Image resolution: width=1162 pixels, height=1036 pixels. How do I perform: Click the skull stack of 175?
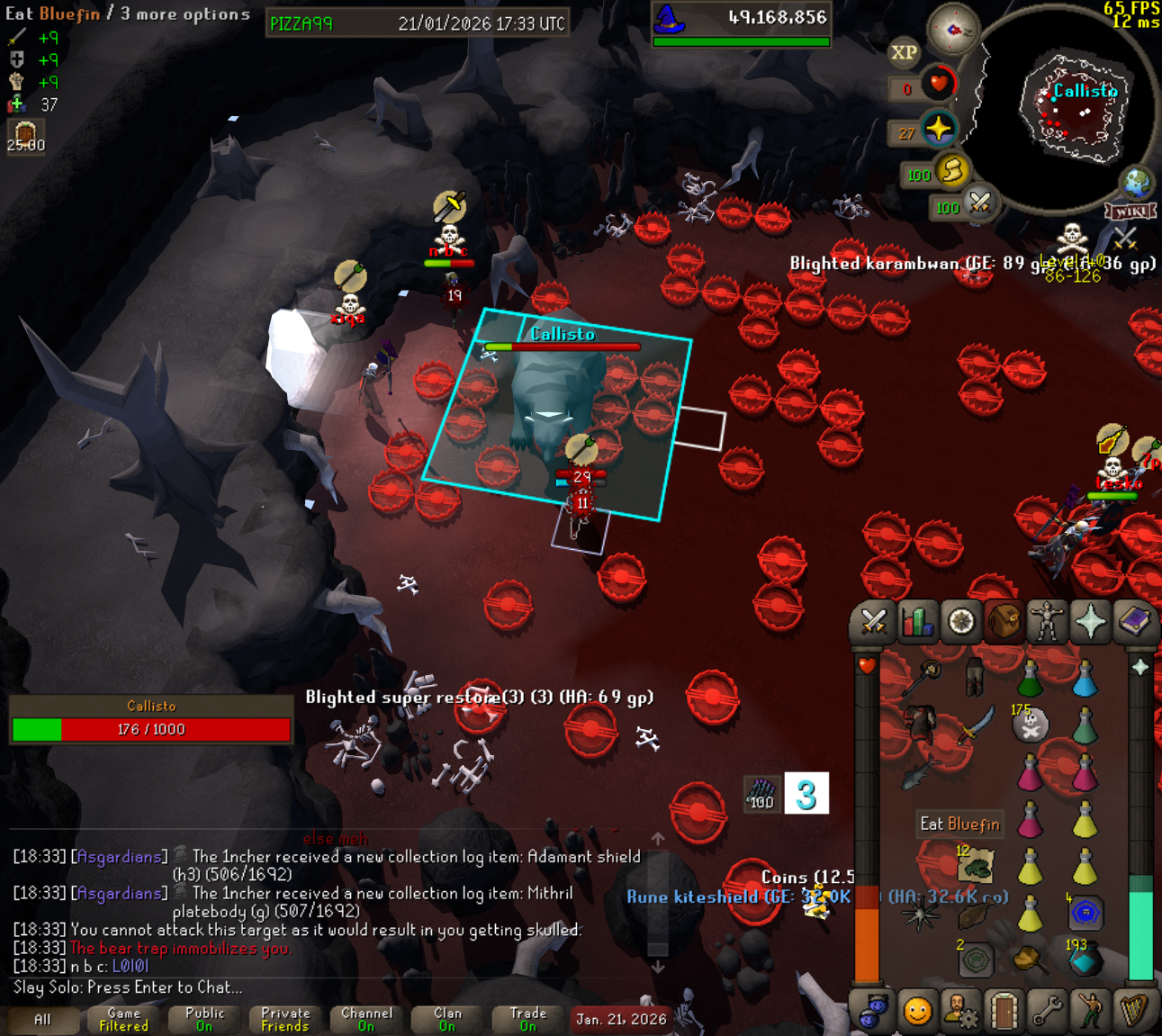click(1031, 725)
